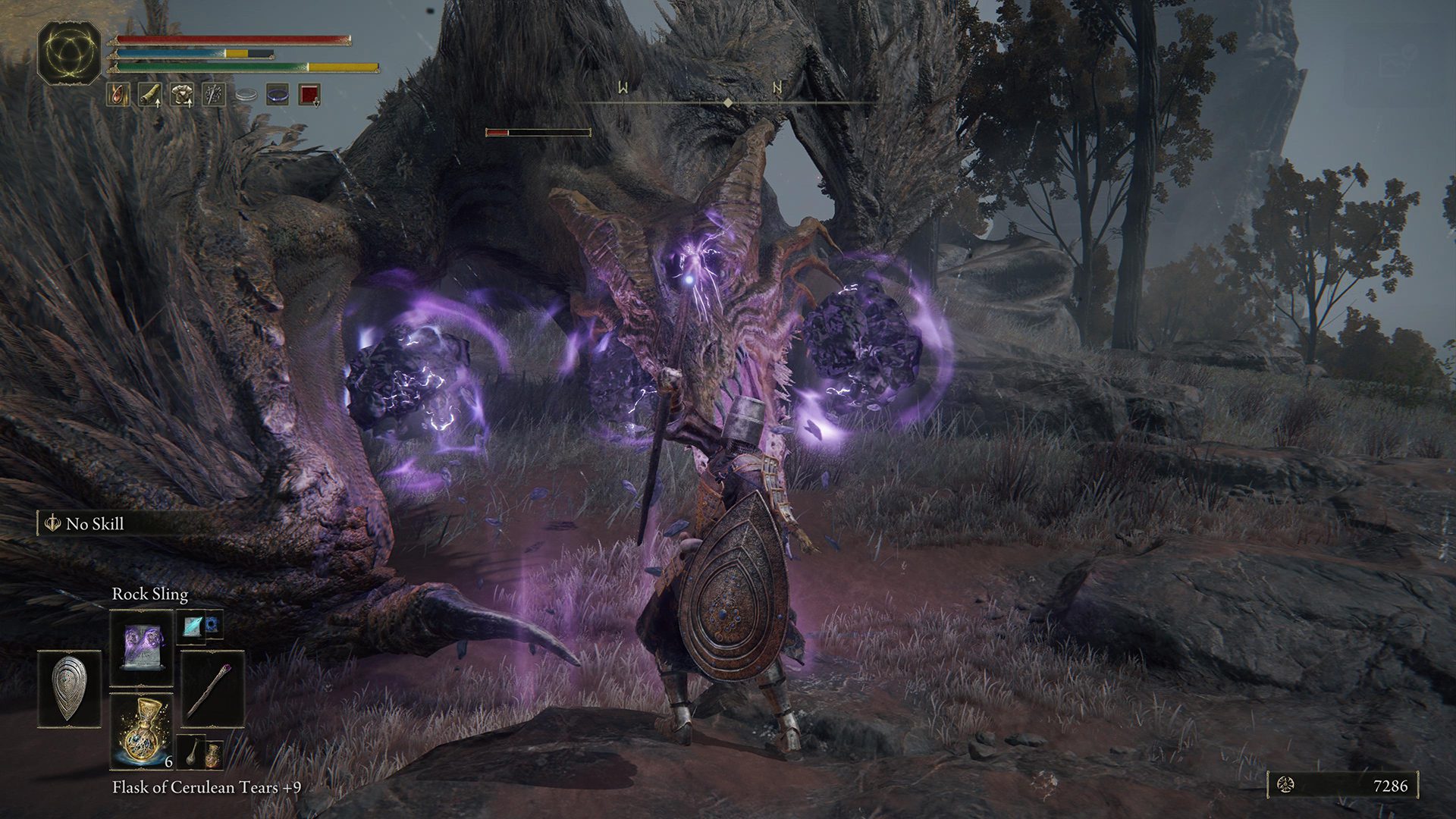Select the white ring status effect icon
Screen dimensions: 1456x819
point(246,95)
